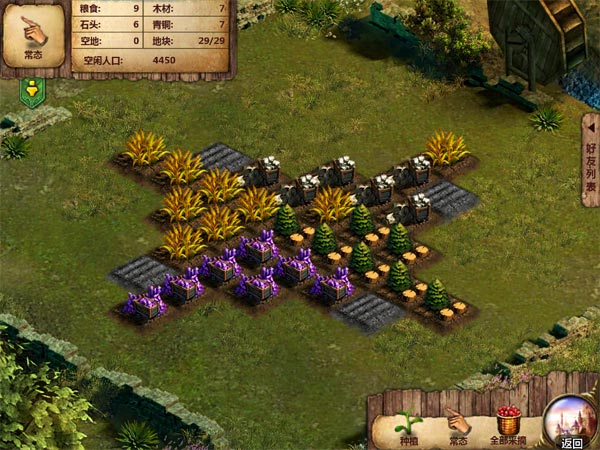Select the 种植 planting sprout button
Screen dimensions: 600x450
click(x=408, y=426)
